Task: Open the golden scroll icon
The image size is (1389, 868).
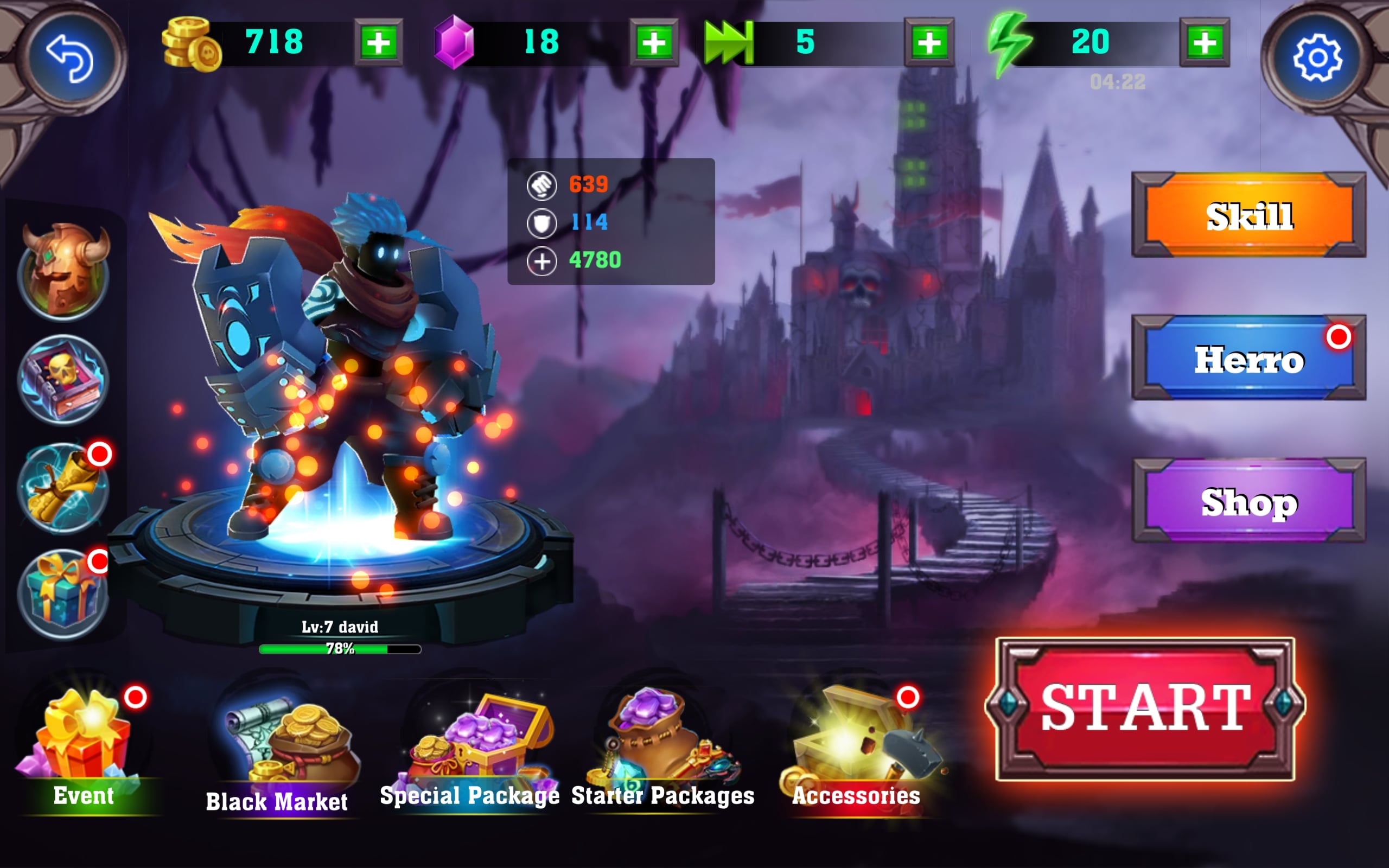Action: coord(63,487)
